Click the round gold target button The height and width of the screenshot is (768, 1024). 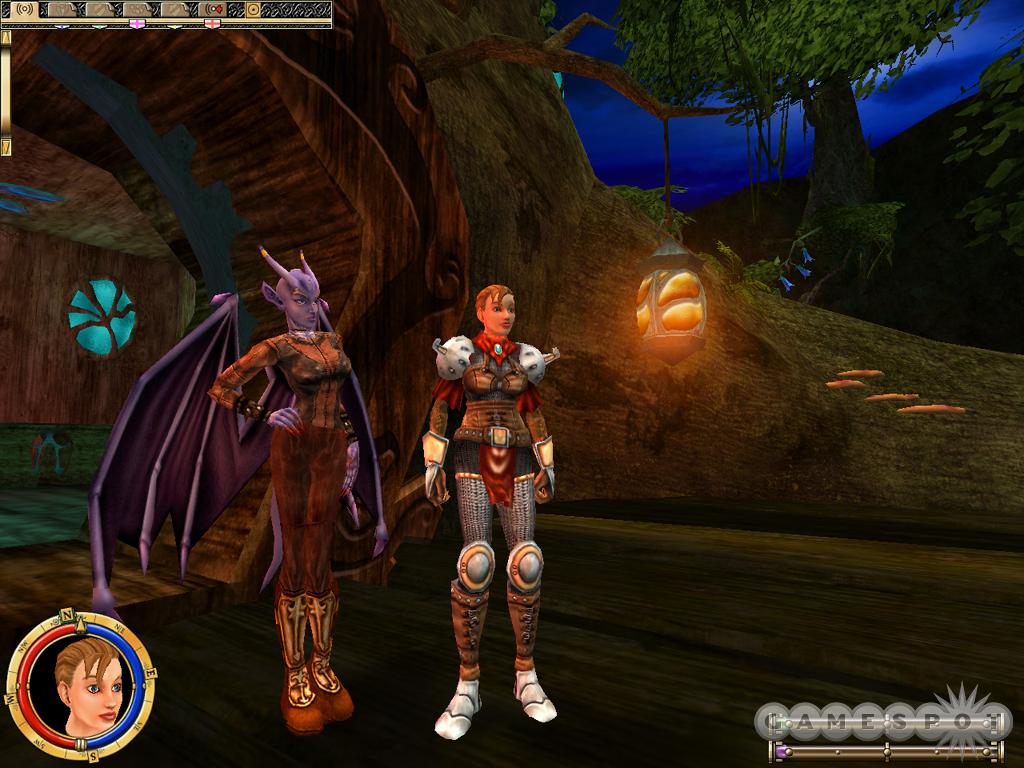(253, 9)
